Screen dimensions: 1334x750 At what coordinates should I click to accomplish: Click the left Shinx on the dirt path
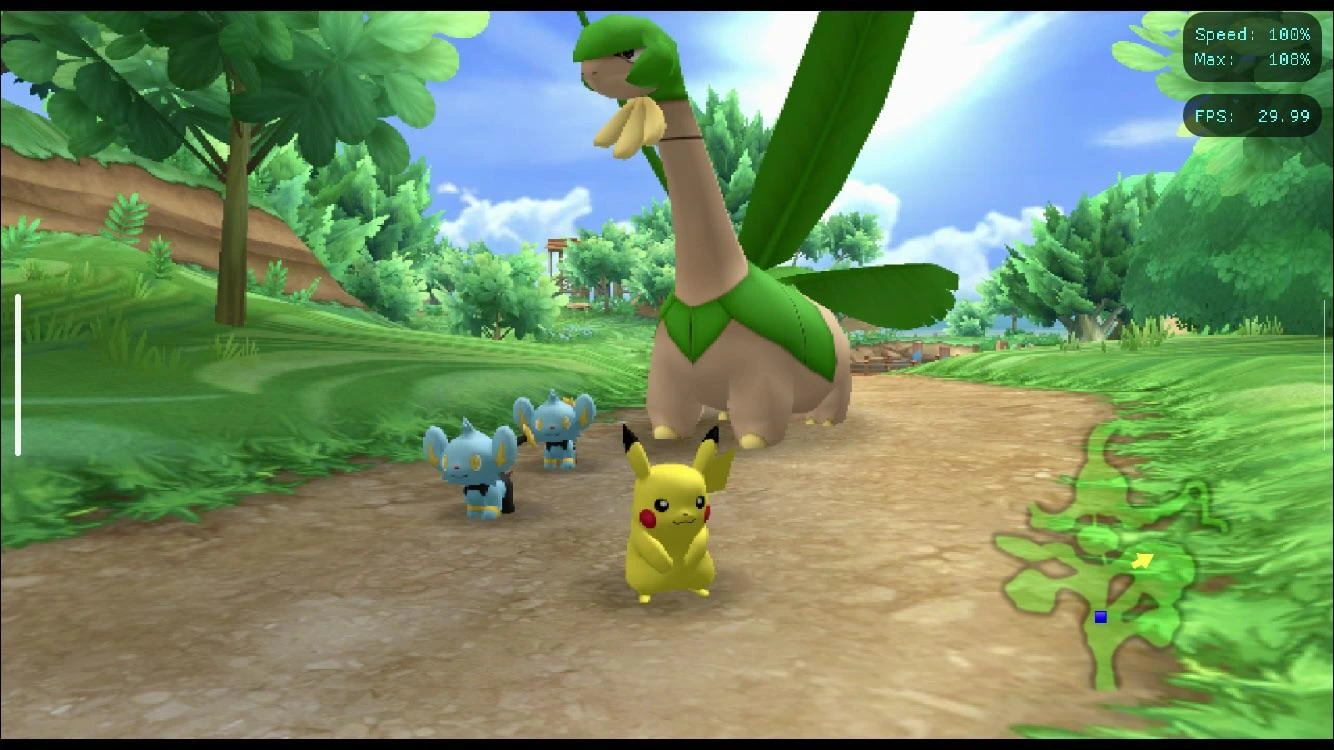click(470, 470)
